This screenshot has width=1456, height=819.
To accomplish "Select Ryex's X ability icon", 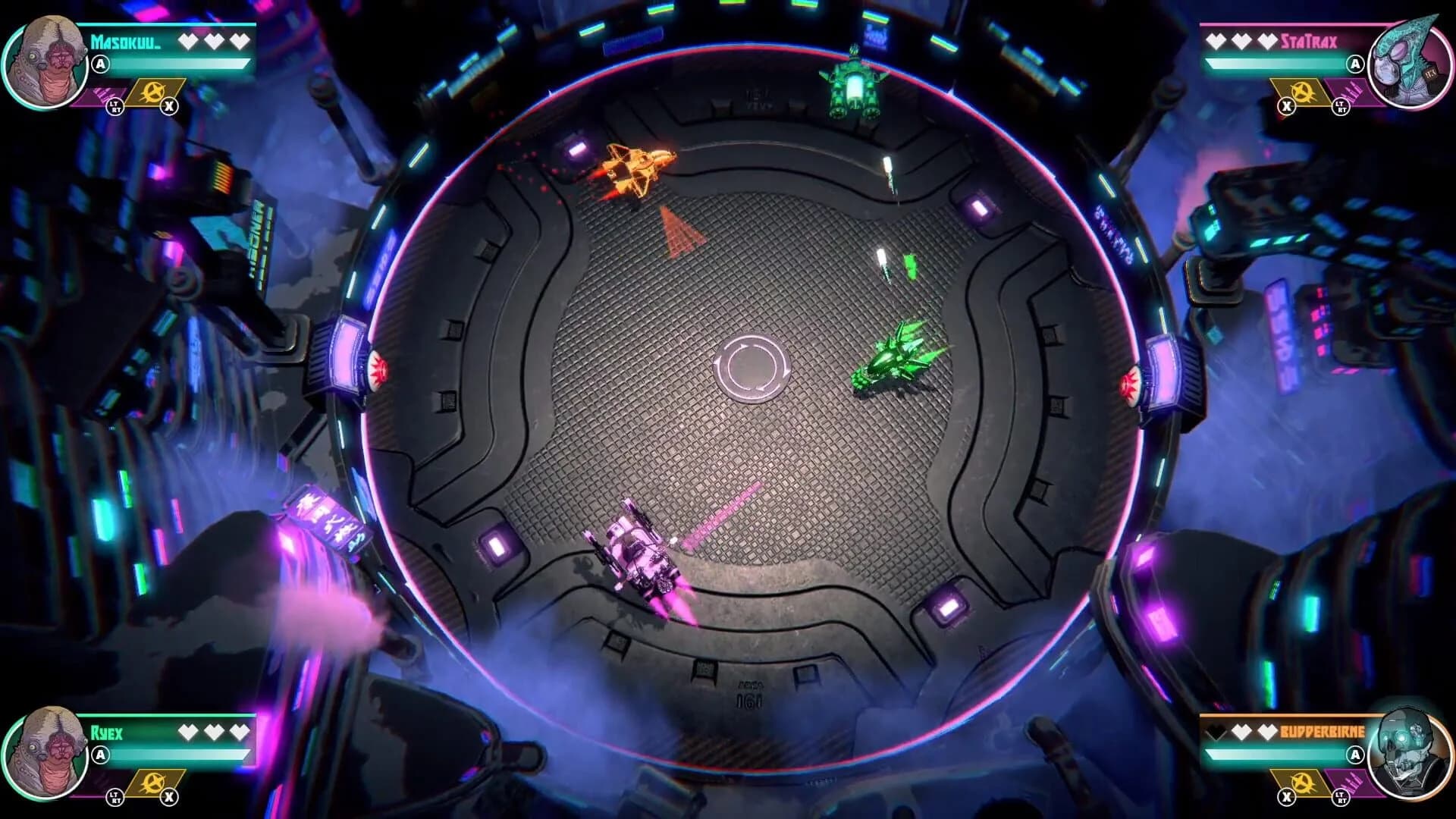I will pyautogui.click(x=152, y=783).
